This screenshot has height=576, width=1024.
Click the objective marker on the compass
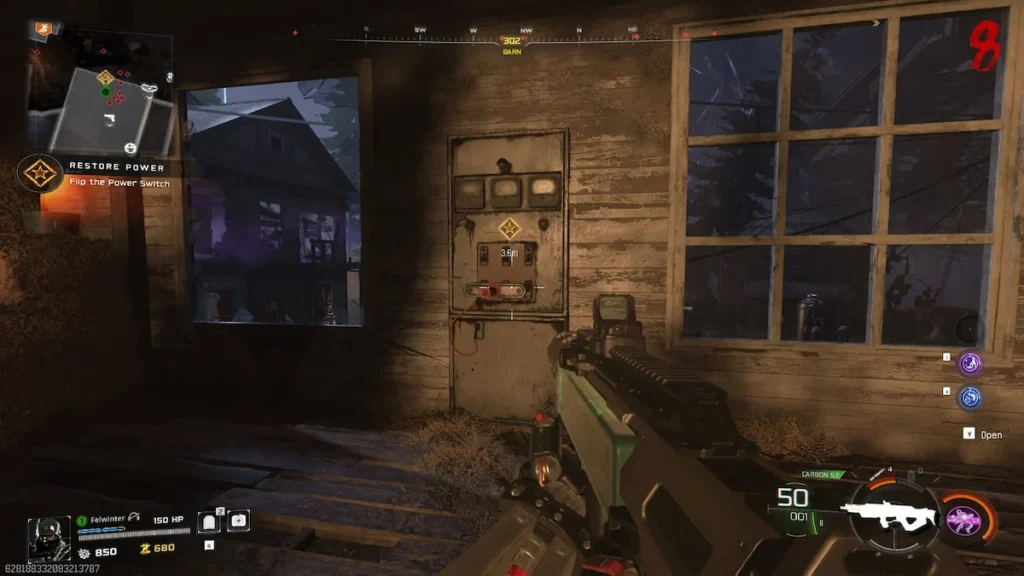tap(512, 41)
